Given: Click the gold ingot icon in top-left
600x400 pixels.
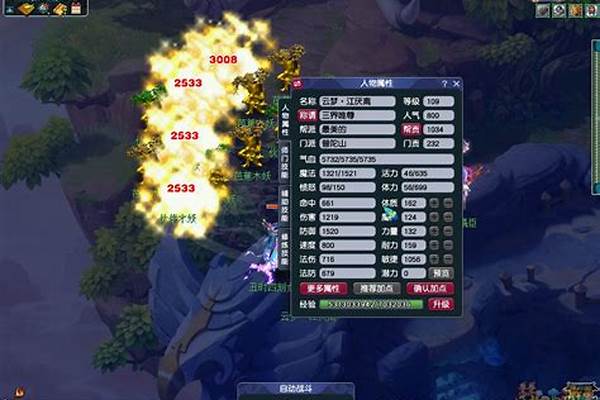Looking at the screenshot, I should 24,9.
